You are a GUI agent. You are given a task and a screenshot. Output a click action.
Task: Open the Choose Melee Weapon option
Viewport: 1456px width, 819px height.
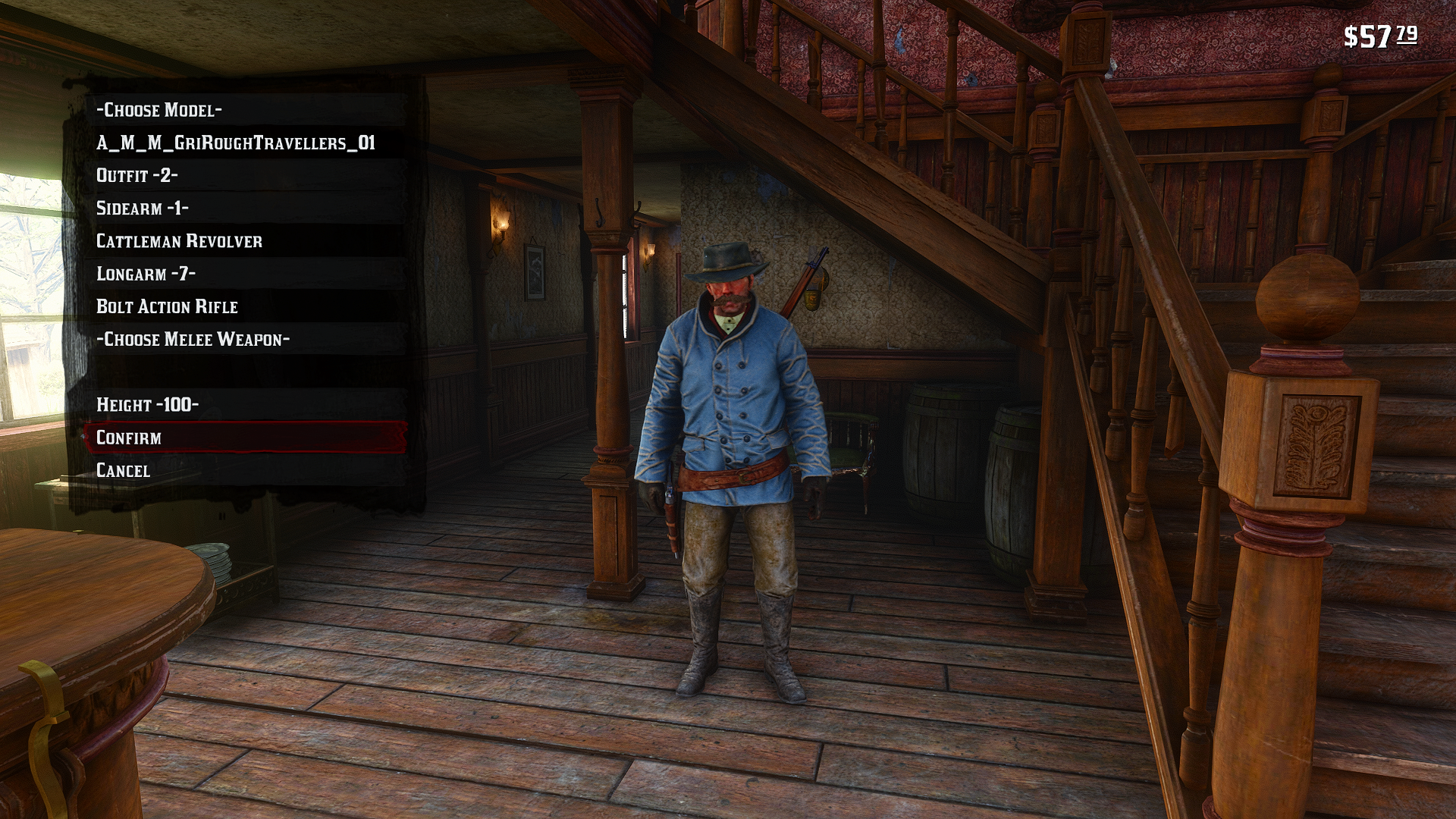193,339
